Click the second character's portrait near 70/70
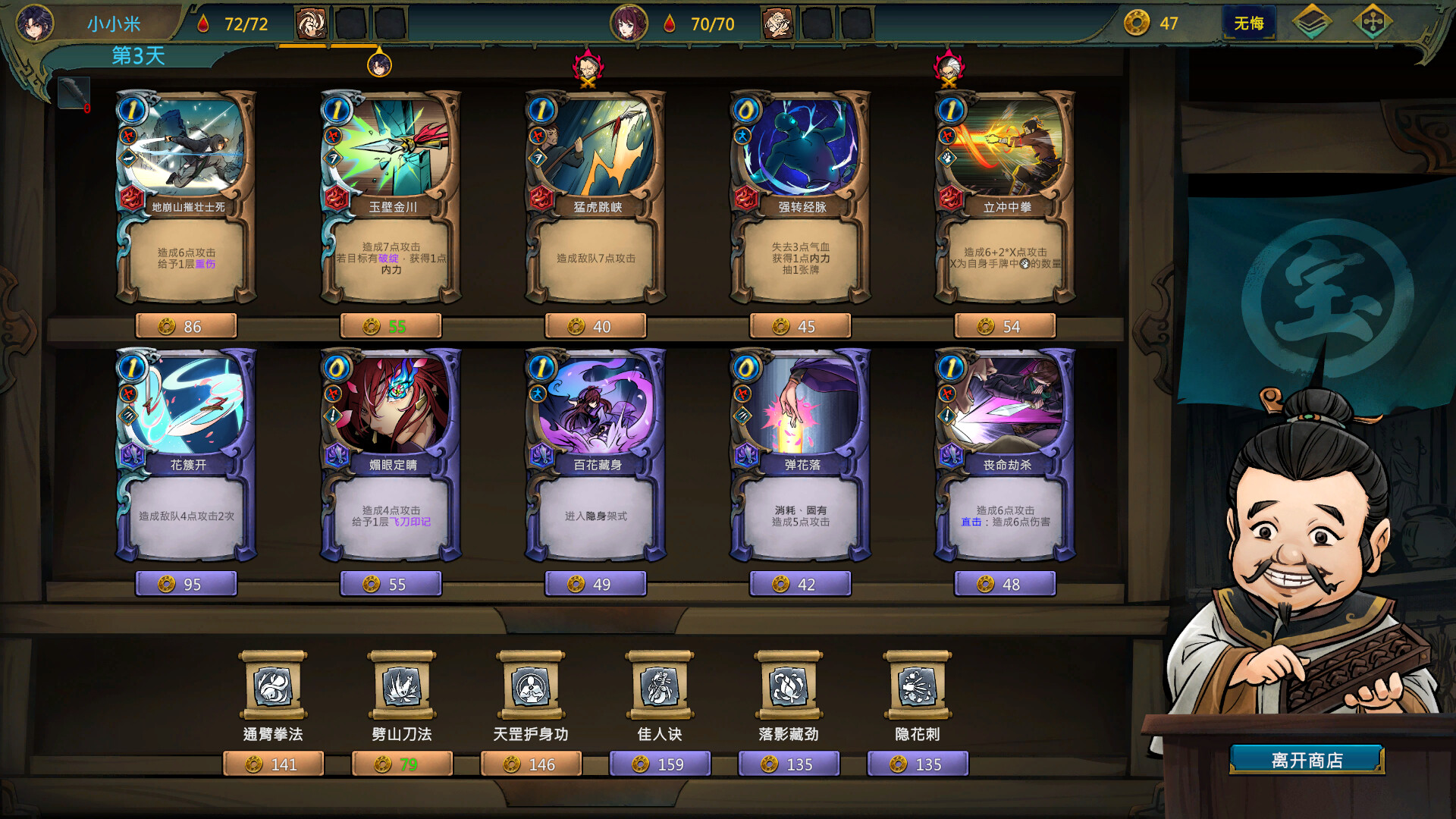This screenshot has height=819, width=1456. coord(630,24)
